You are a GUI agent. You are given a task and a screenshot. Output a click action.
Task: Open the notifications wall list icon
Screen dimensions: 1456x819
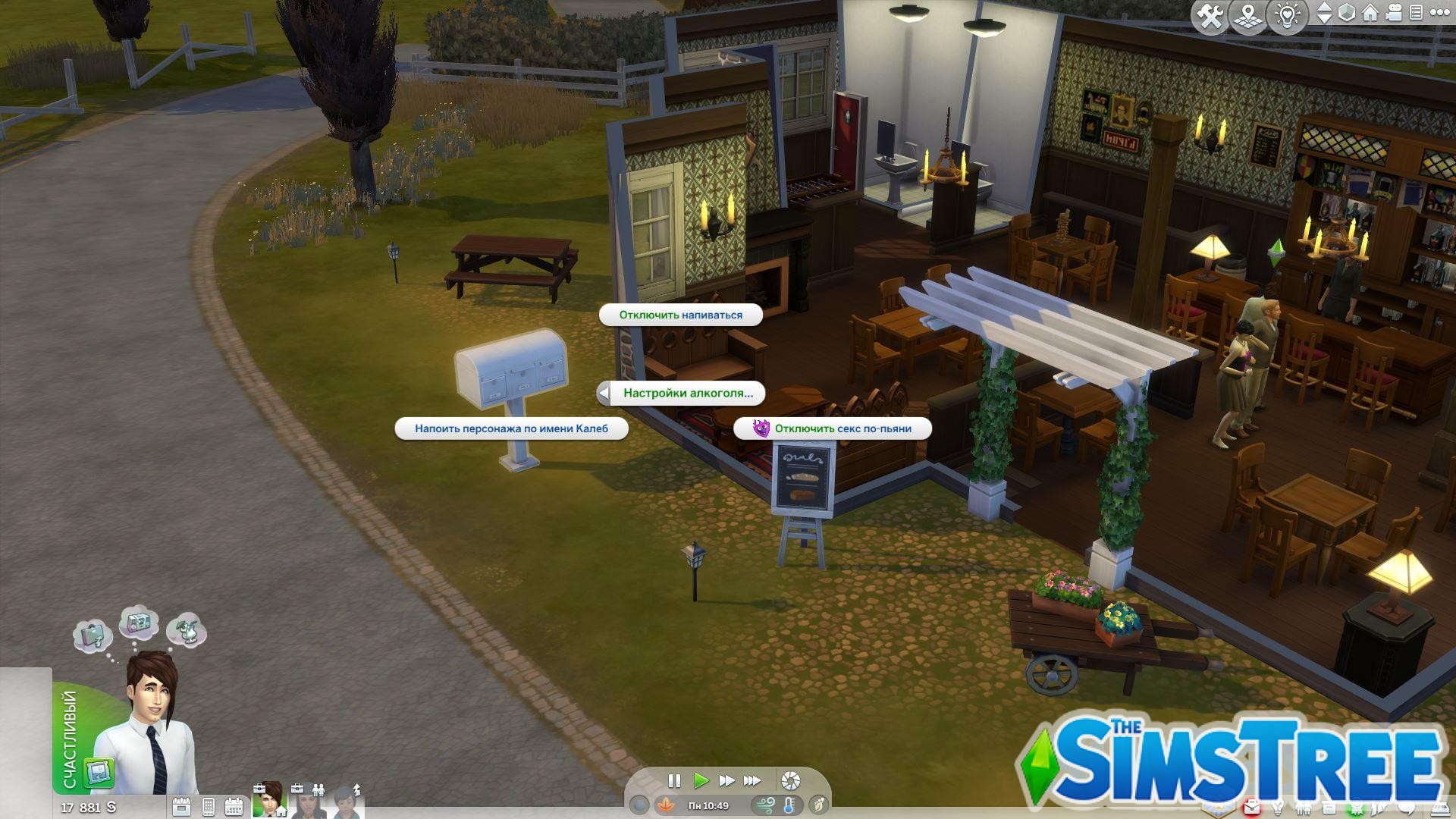[x=1417, y=12]
